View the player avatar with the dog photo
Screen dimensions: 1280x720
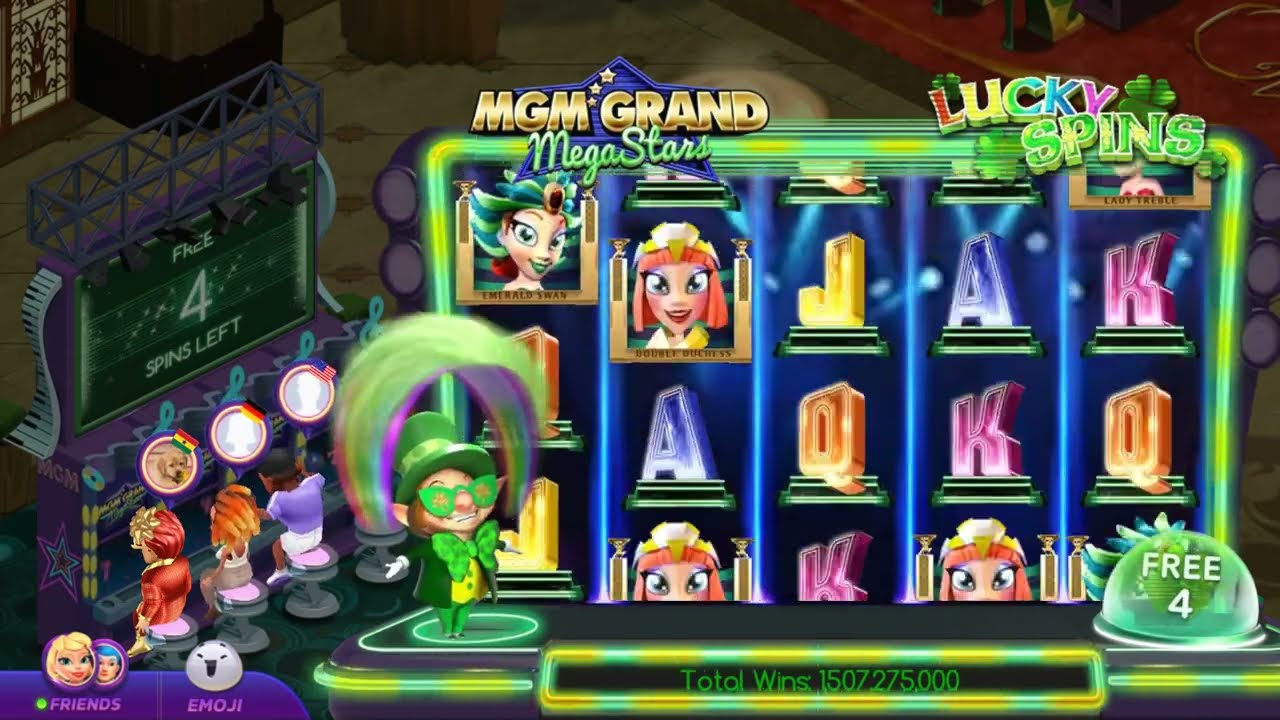pos(164,462)
